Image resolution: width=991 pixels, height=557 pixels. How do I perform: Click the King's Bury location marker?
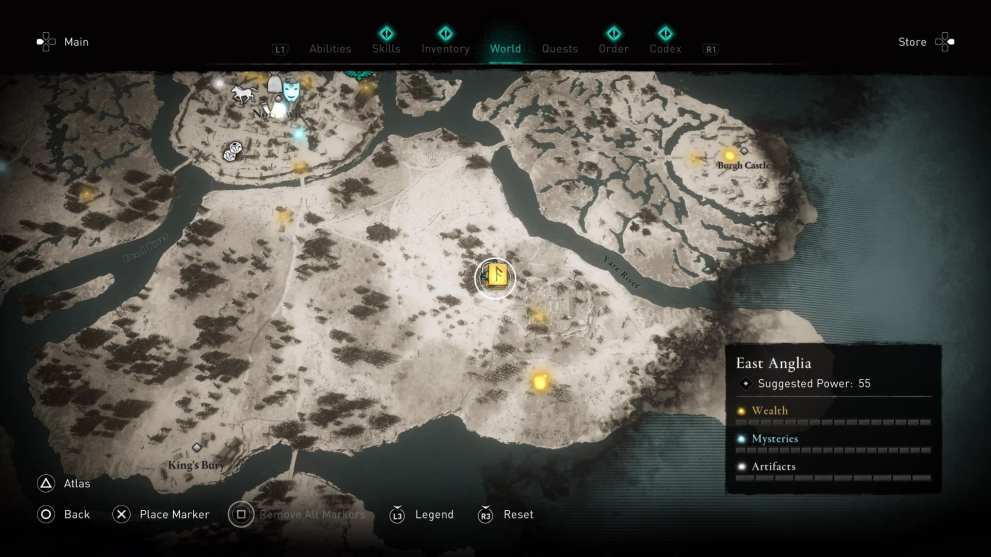[x=197, y=448]
